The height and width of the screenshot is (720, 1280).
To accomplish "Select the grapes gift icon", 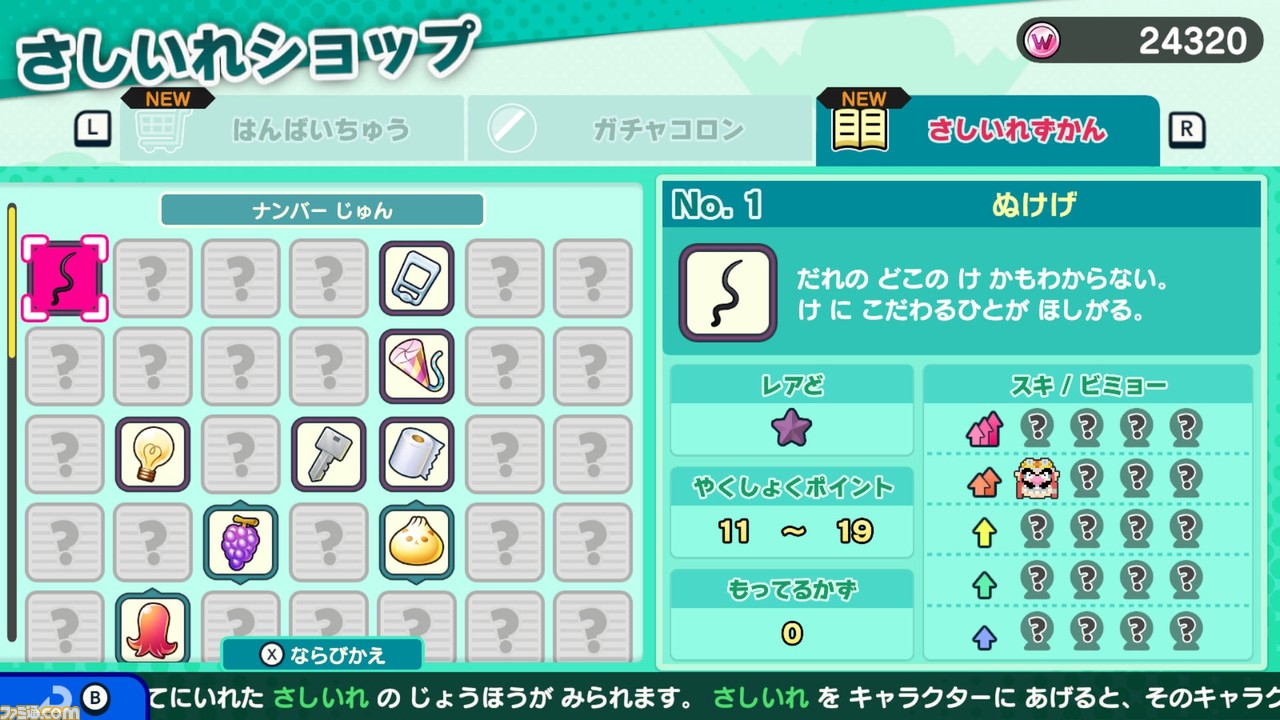I will 240,540.
